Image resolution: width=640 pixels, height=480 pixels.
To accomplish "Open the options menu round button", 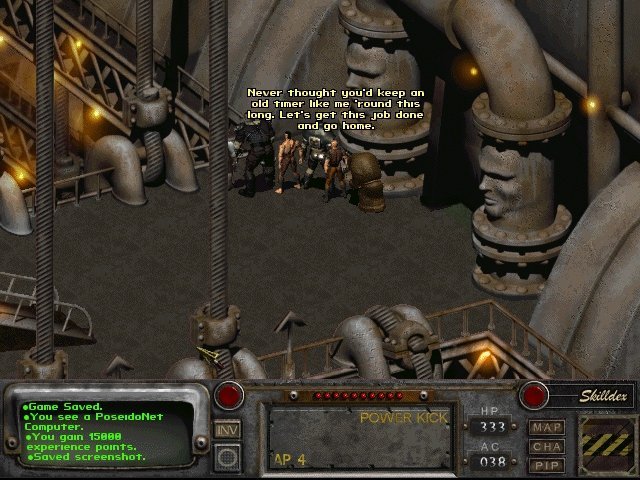I will click(227, 456).
